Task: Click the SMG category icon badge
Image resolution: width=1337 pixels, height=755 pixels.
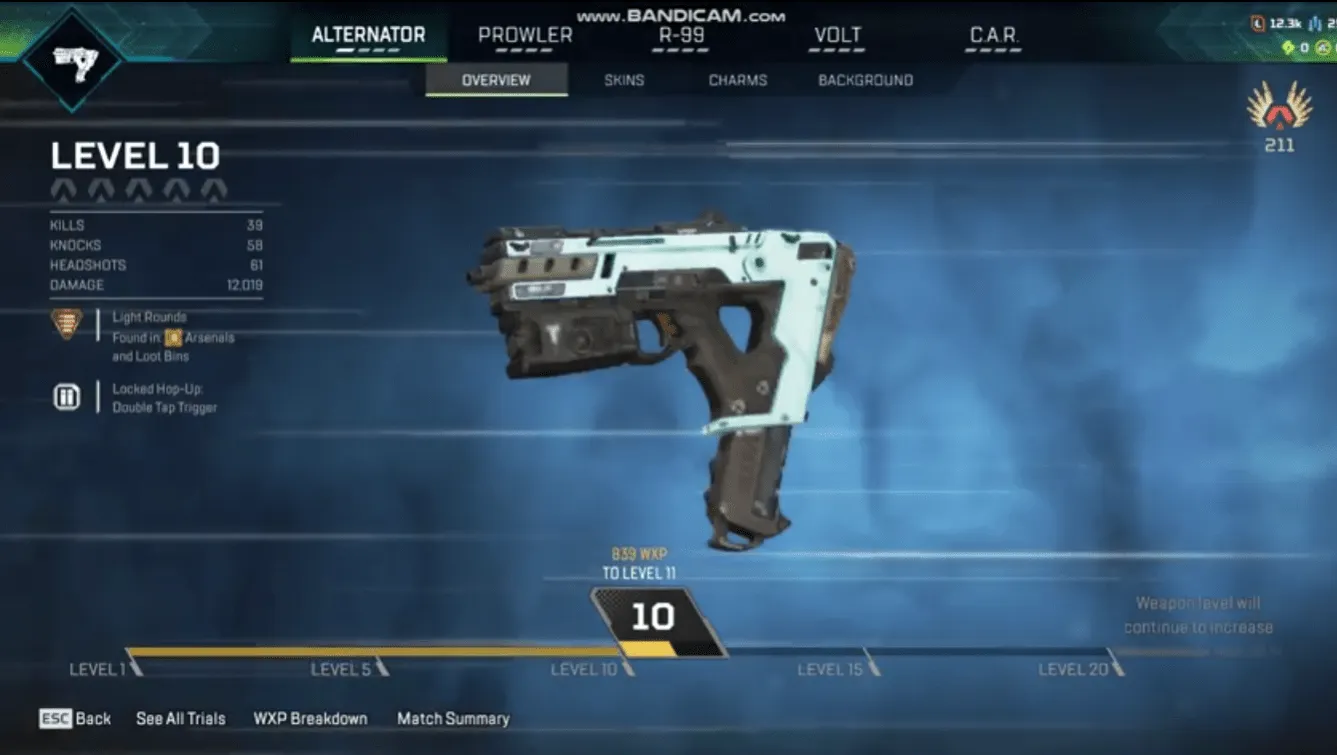Action: pos(72,59)
